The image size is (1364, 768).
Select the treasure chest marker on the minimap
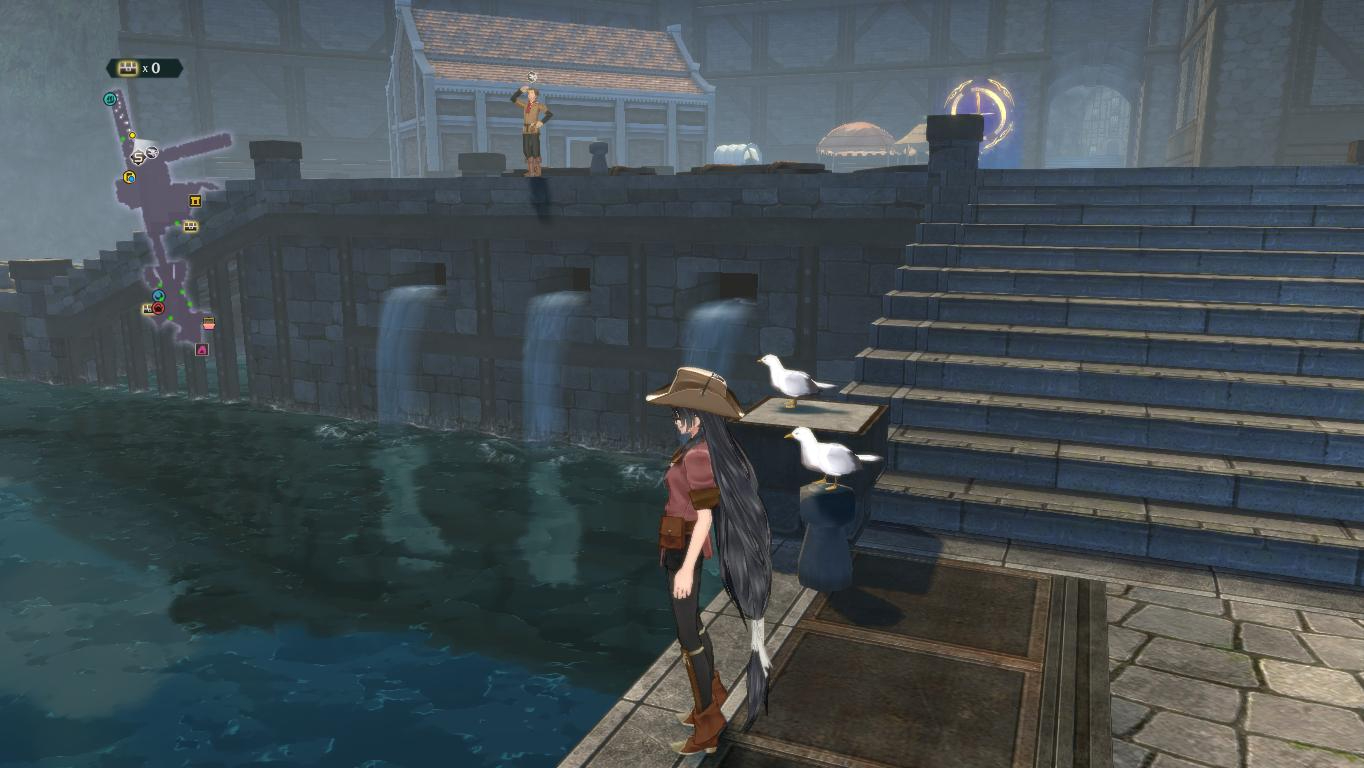point(190,226)
